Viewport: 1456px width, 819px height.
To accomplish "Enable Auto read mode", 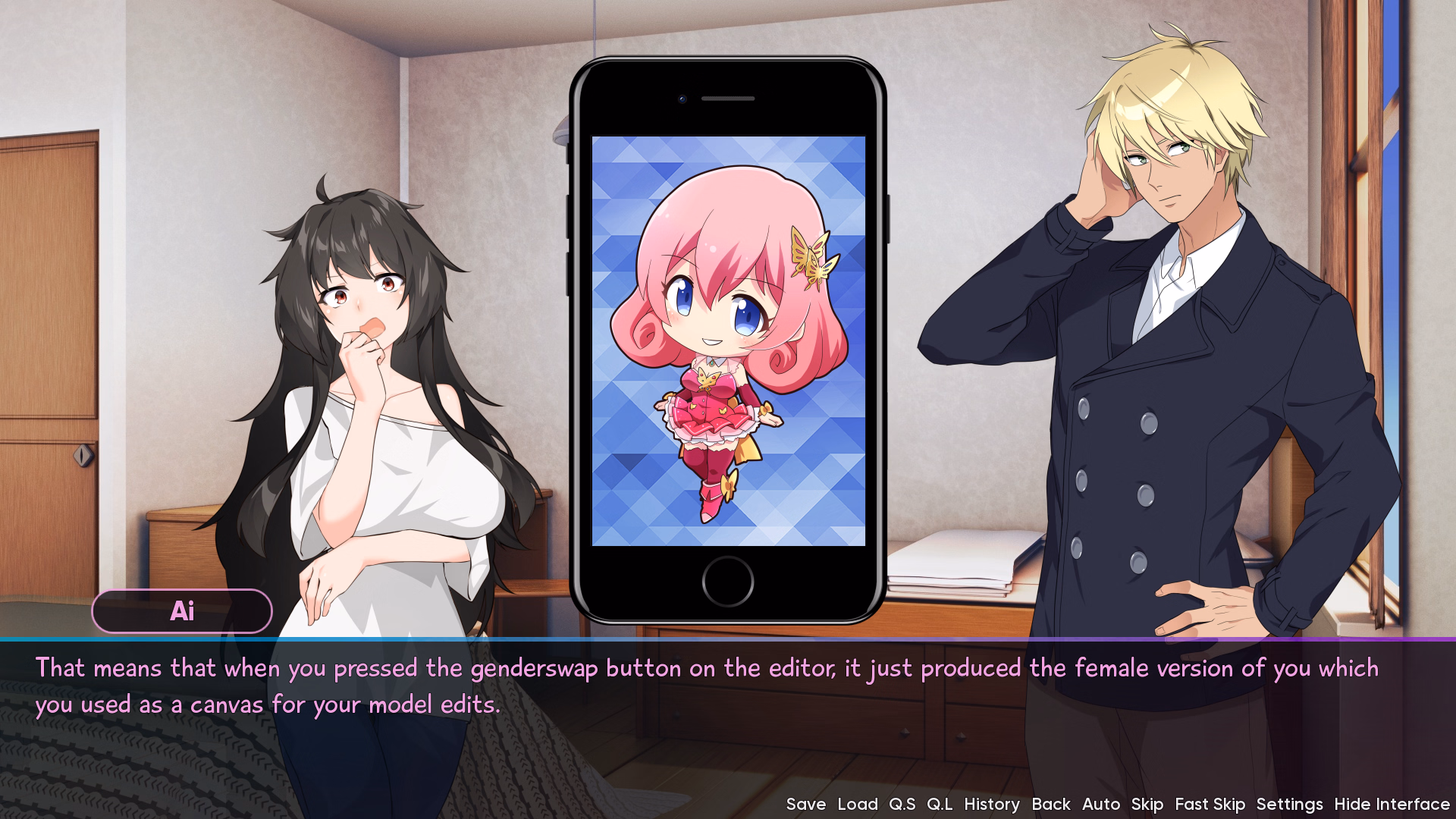I will coord(1101,804).
